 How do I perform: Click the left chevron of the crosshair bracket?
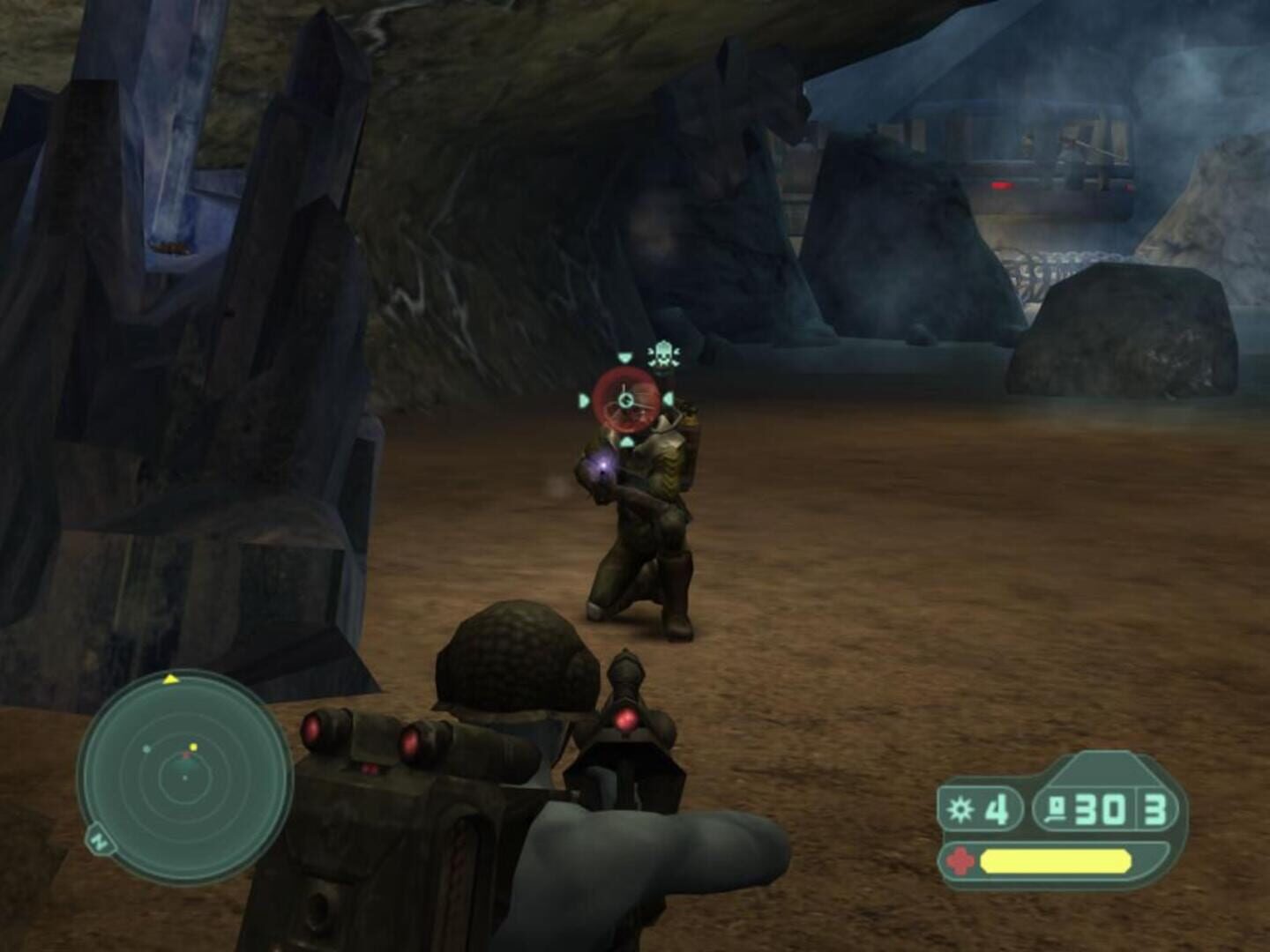tap(584, 399)
